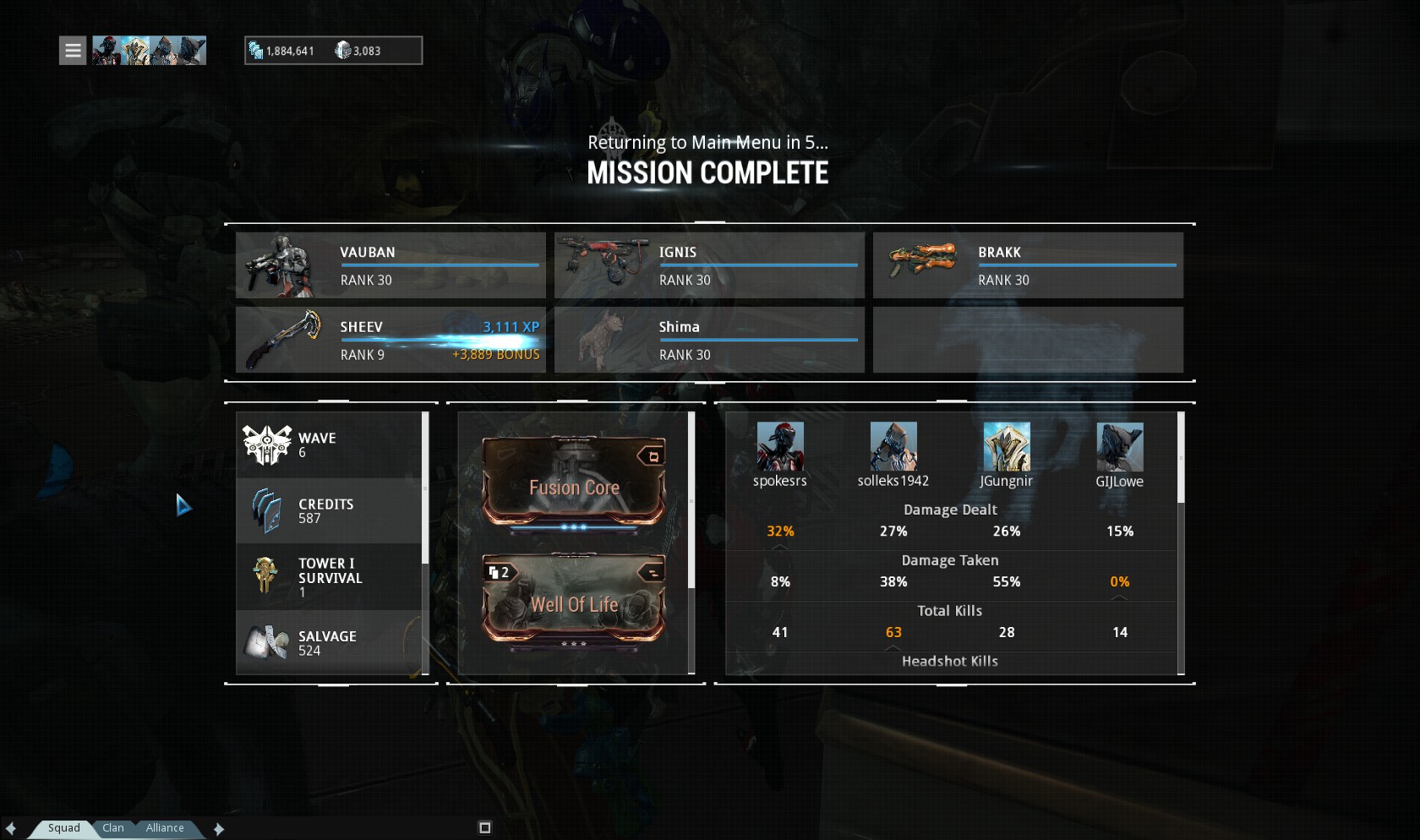Click the Tower I Survival reward row
The width and height of the screenshot is (1420, 840).
pos(330,576)
